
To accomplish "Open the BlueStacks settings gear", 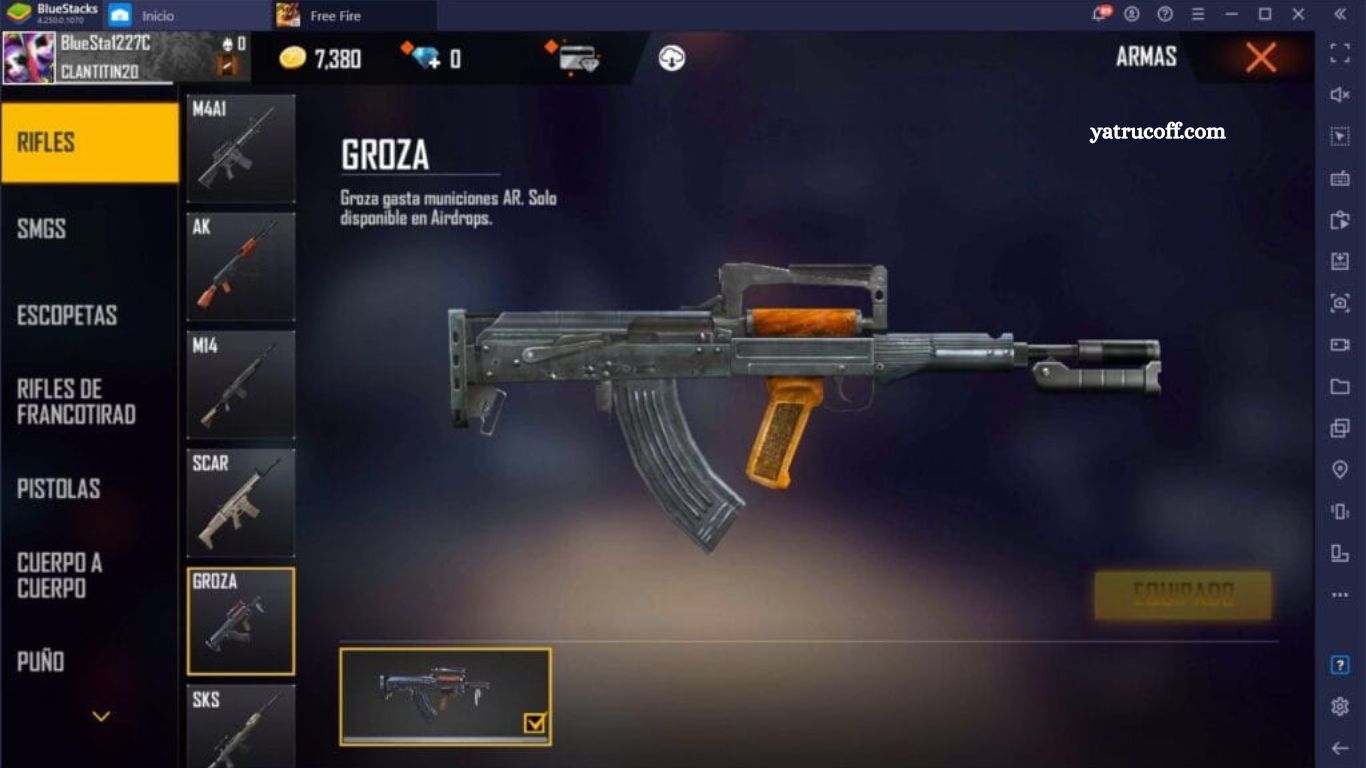I will tap(1340, 707).
